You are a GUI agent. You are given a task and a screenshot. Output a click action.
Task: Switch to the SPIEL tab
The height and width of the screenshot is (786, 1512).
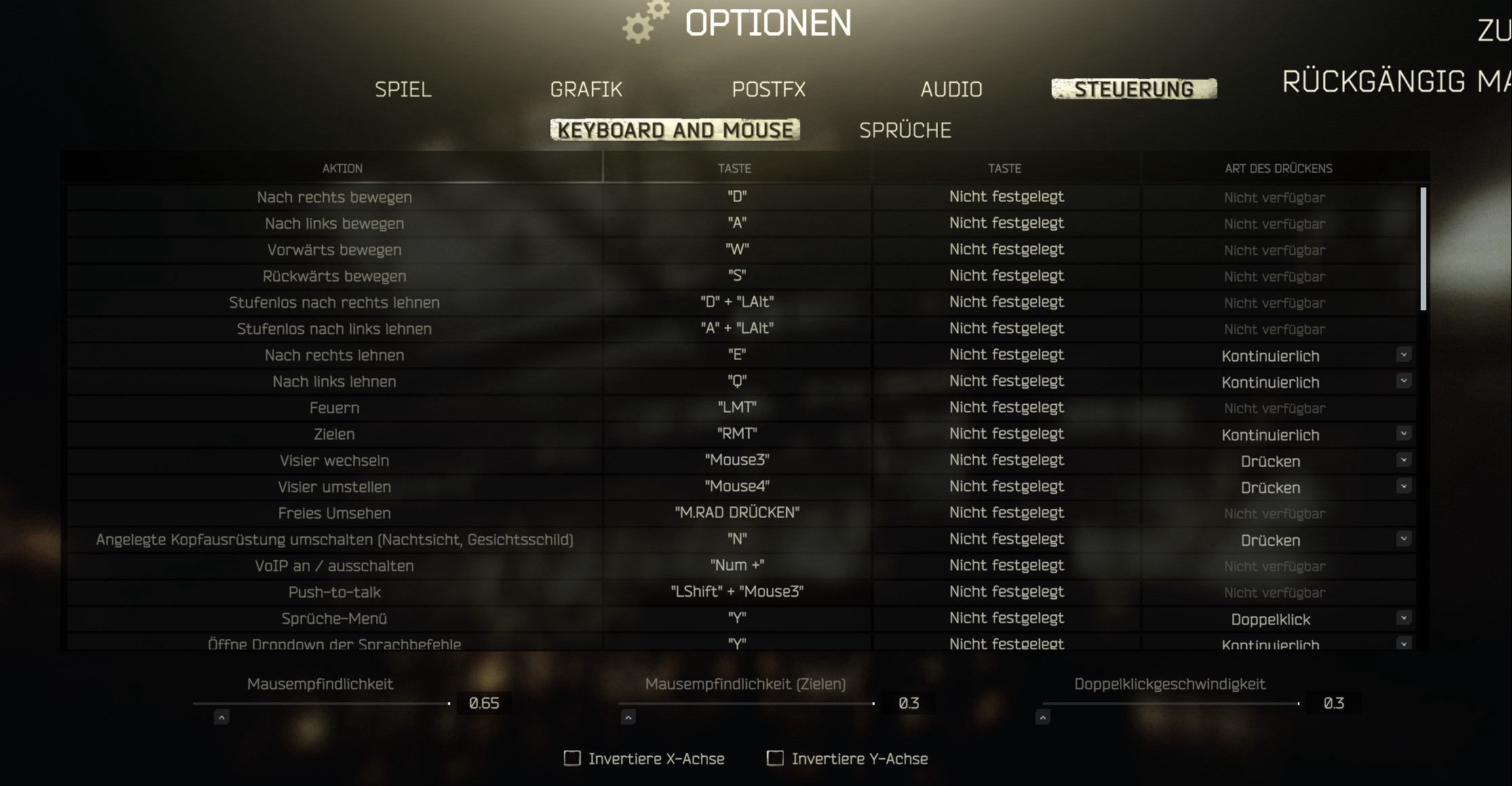(403, 90)
